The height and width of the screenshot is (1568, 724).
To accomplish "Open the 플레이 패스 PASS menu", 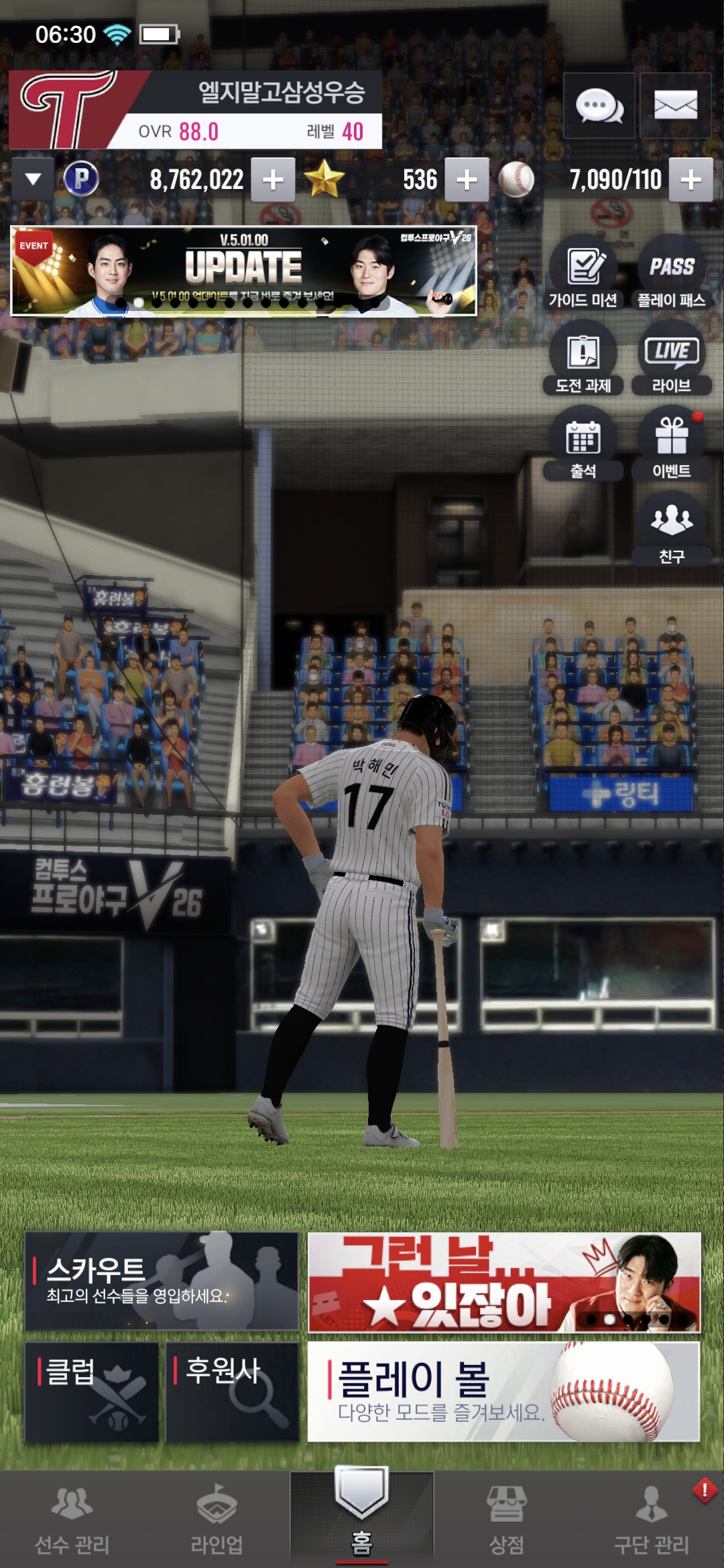I will pyautogui.click(x=671, y=273).
